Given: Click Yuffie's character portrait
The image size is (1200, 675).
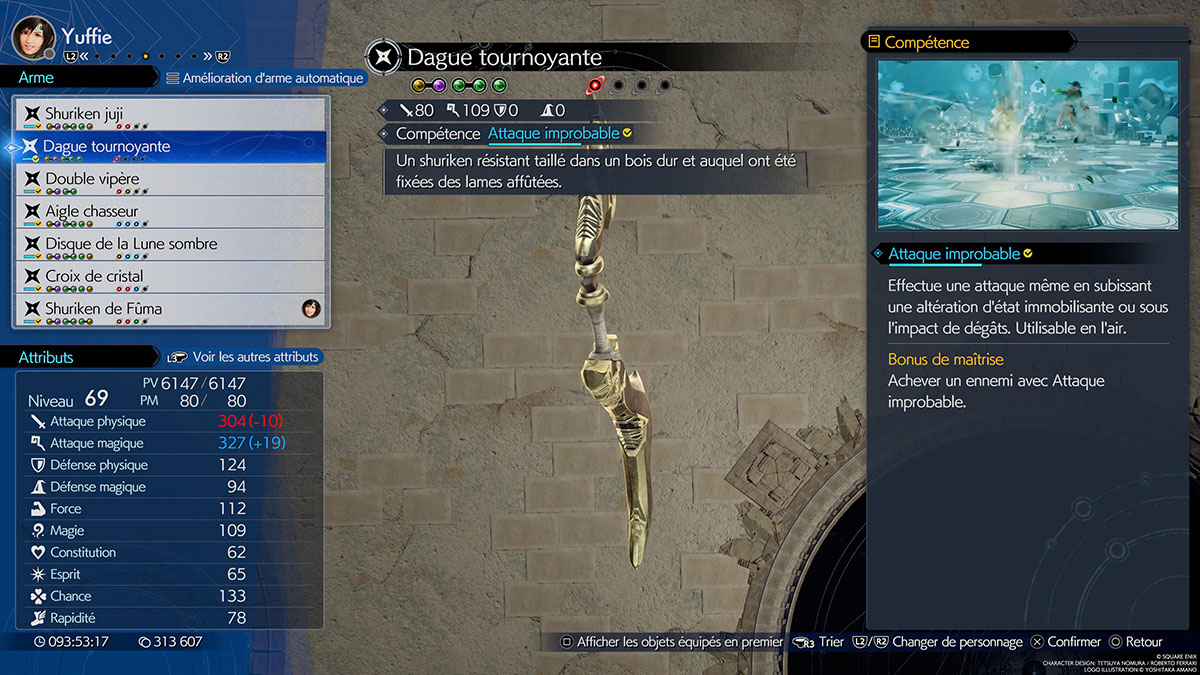Looking at the screenshot, I should (32, 36).
